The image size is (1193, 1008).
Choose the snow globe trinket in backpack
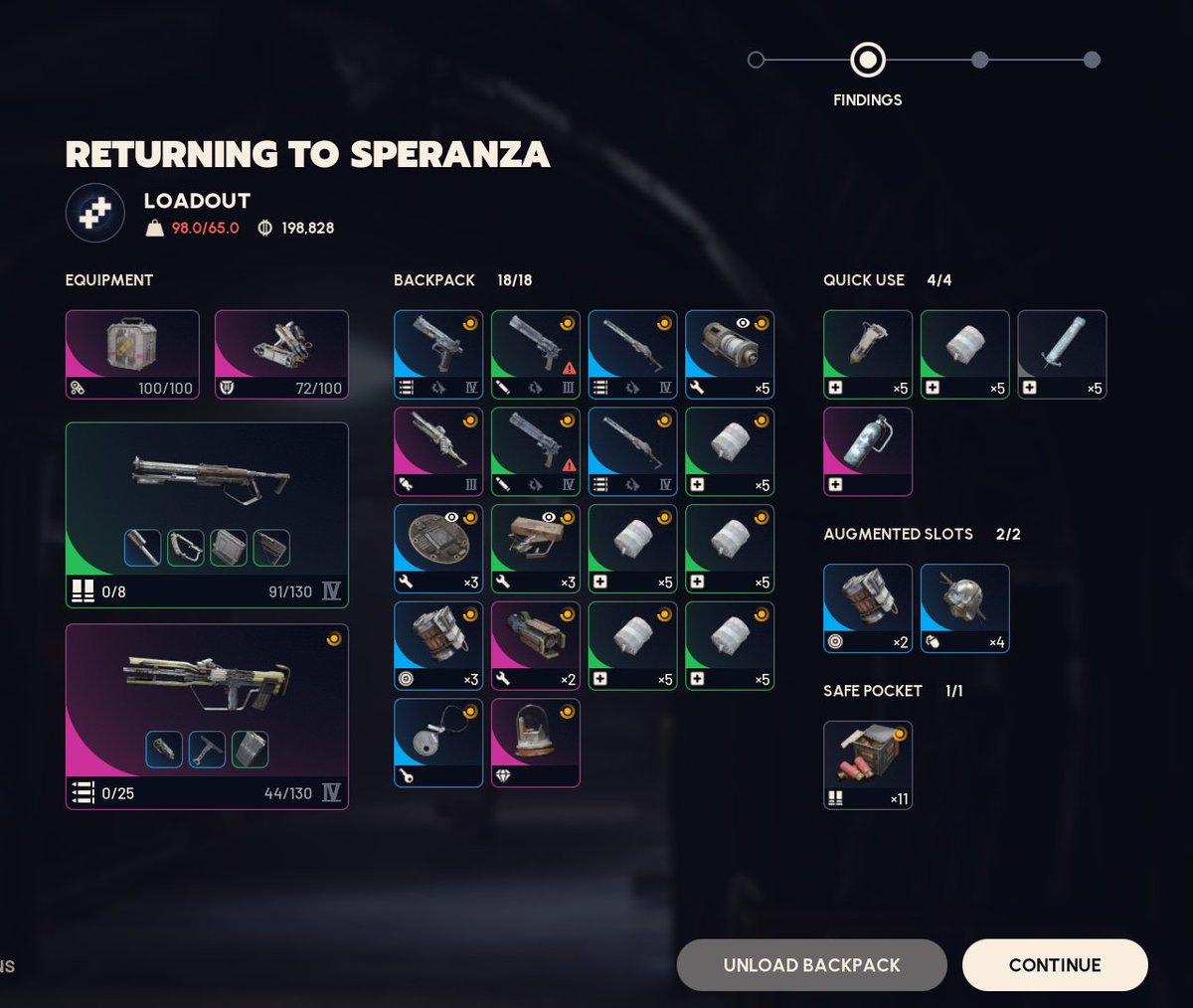535,743
